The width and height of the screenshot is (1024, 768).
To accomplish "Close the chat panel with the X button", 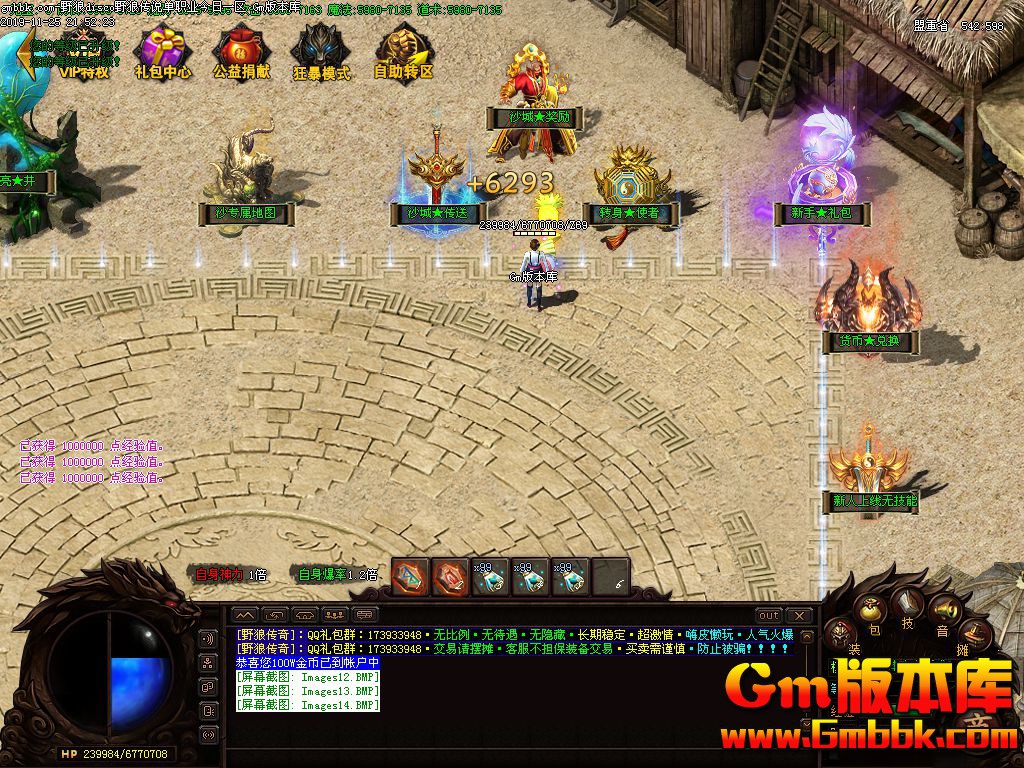I will 799,615.
